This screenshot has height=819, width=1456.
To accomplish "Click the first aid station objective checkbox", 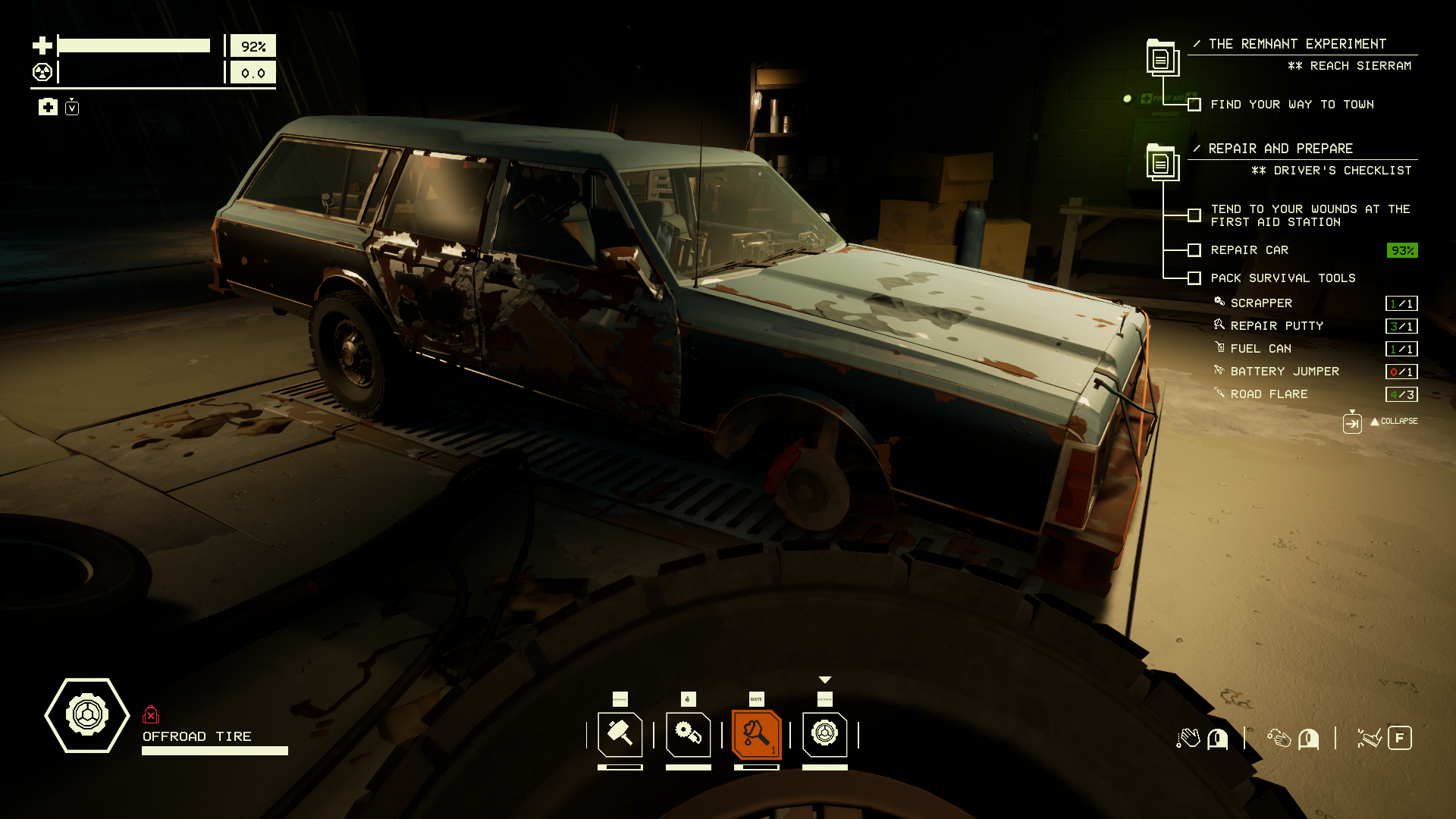I will coord(1194,215).
